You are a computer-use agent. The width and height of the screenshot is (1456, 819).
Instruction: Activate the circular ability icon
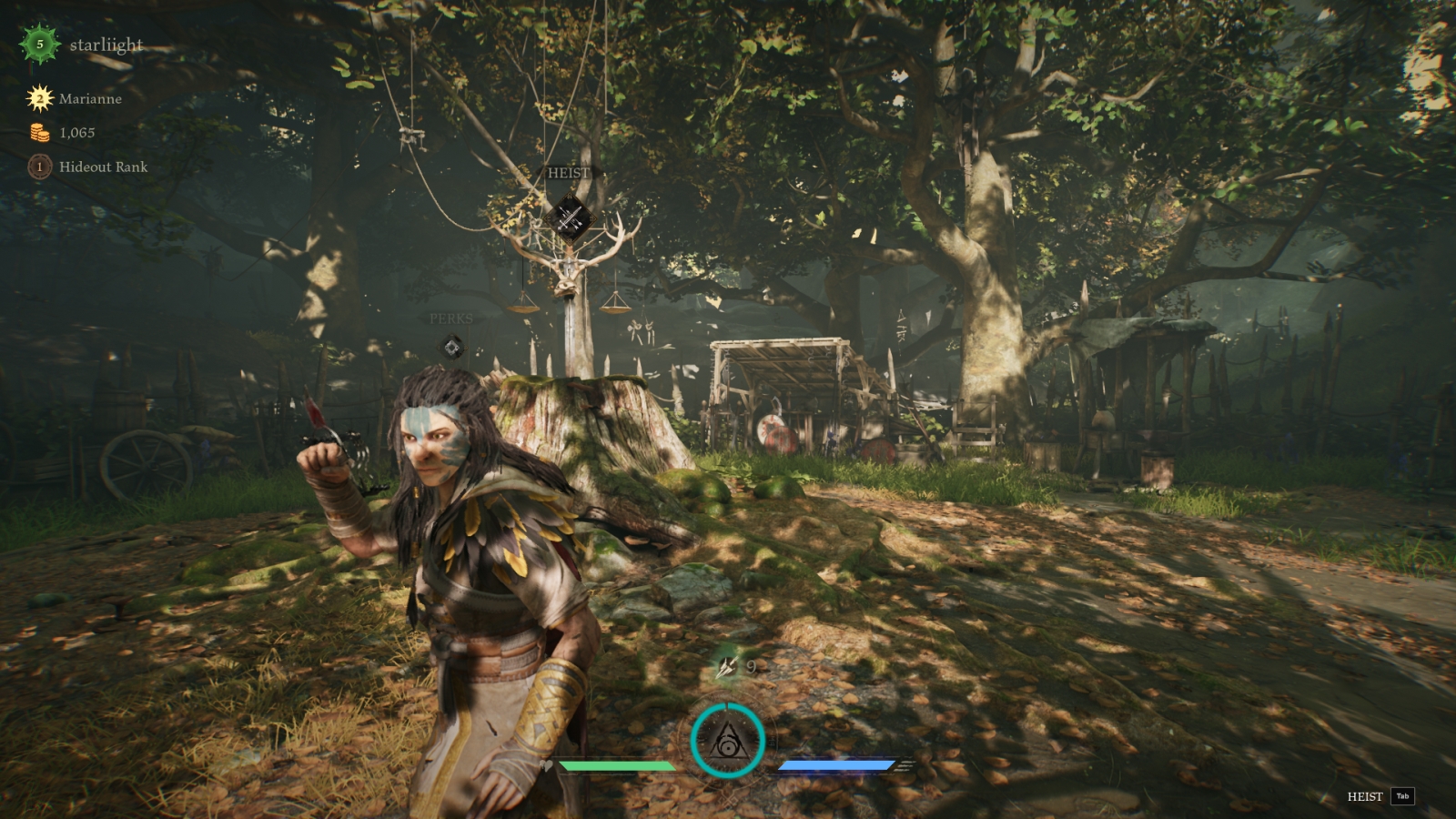[727, 740]
